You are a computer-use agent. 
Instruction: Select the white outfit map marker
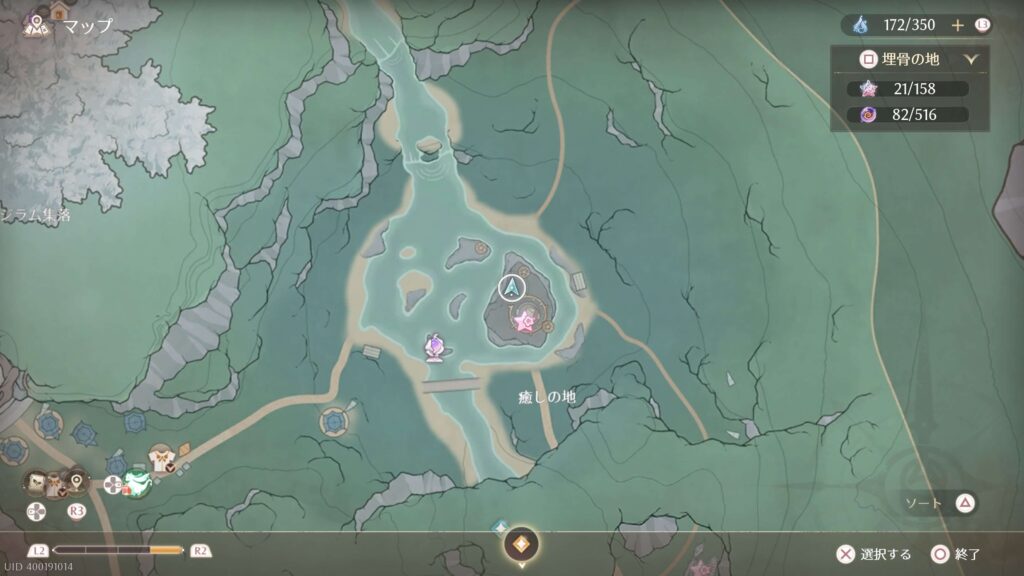pyautogui.click(x=160, y=457)
